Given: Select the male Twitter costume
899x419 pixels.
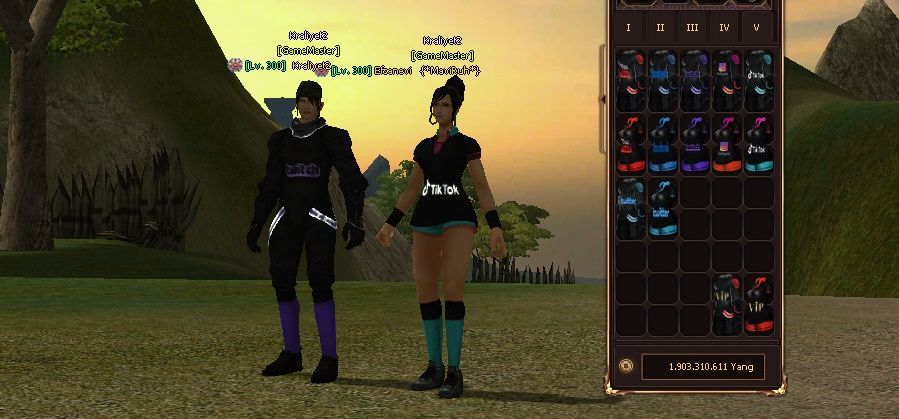Looking at the screenshot, I should point(629,208).
